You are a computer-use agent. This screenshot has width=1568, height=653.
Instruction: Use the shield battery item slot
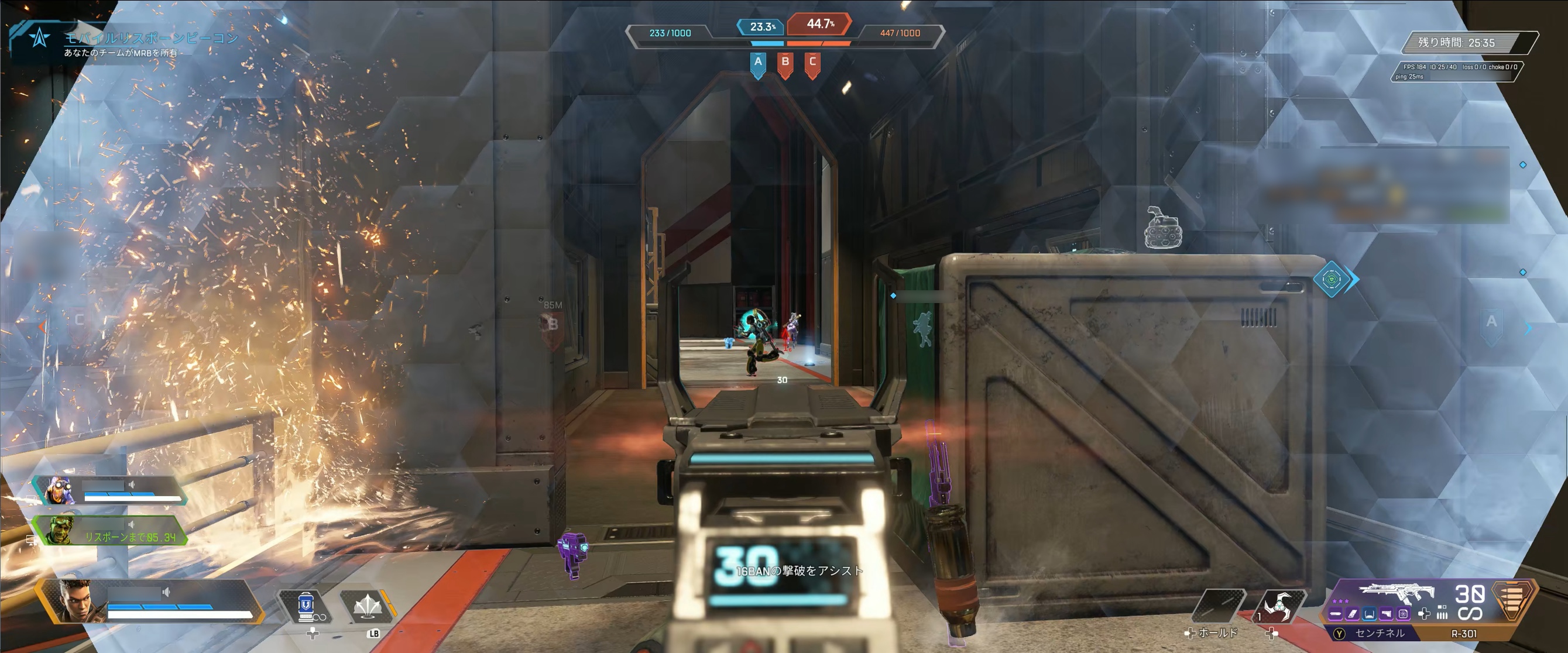click(304, 606)
